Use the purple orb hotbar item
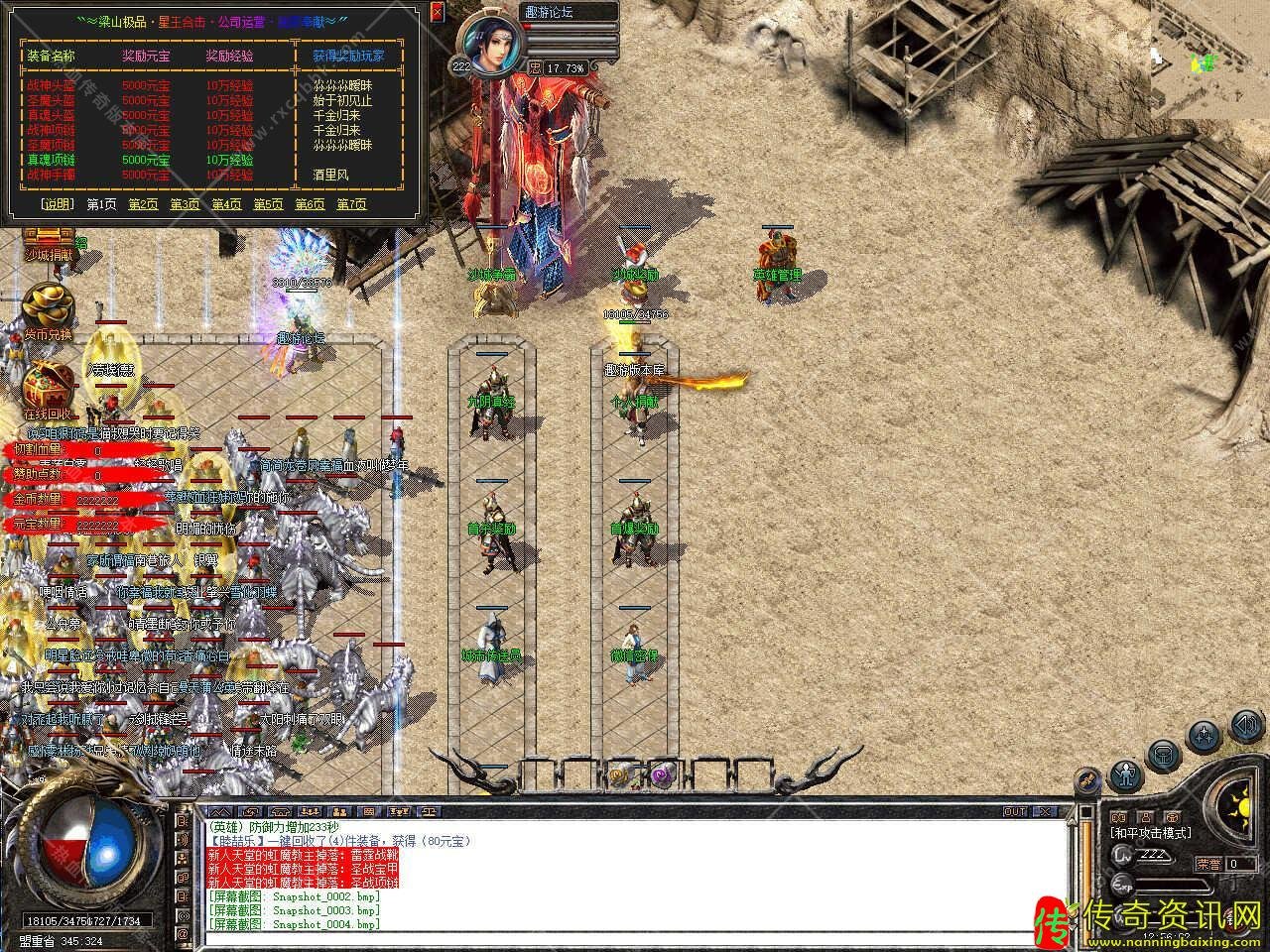The height and width of the screenshot is (952, 1270). (659, 774)
